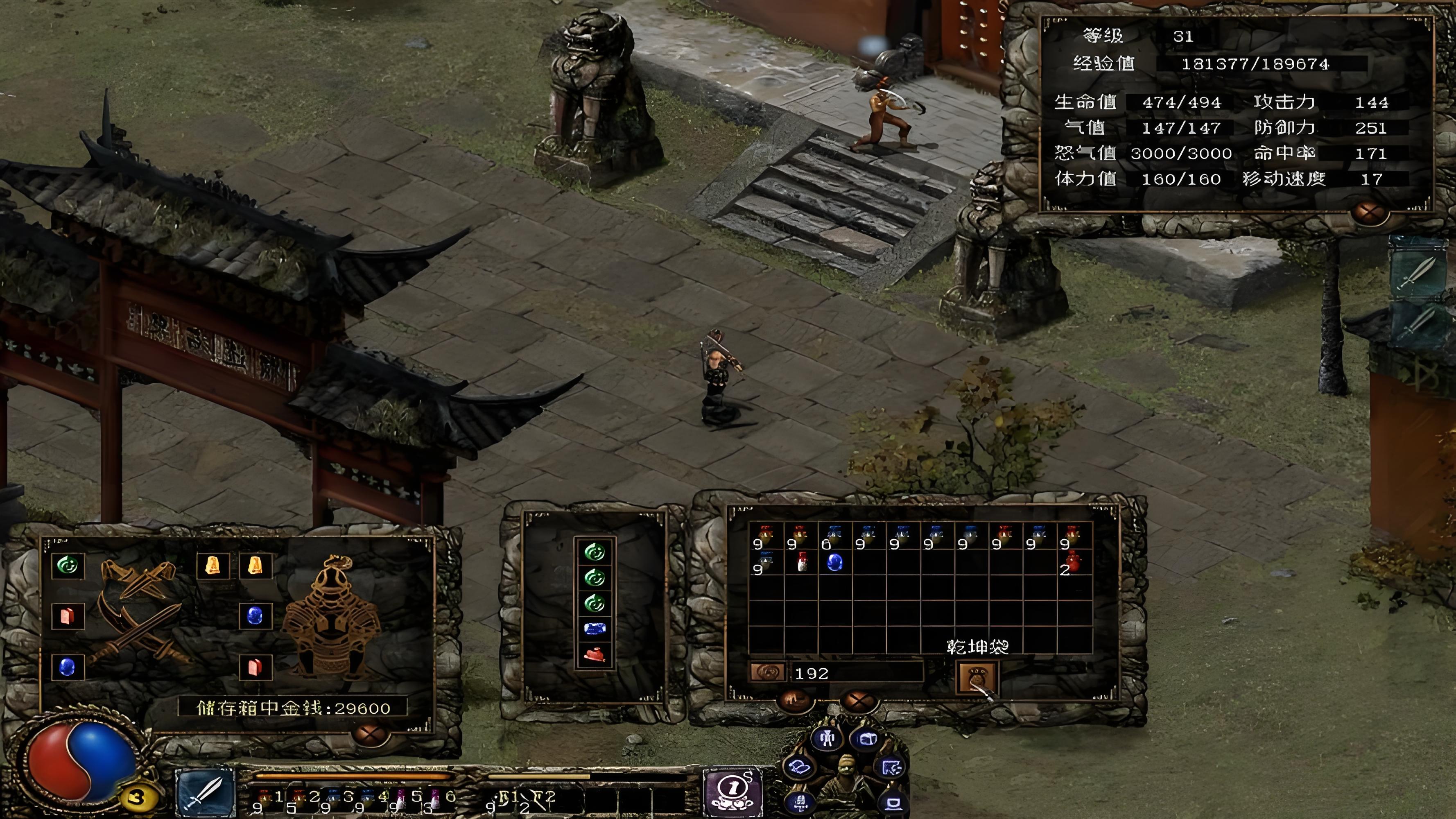Open the book icon in radial menu

click(x=800, y=767)
